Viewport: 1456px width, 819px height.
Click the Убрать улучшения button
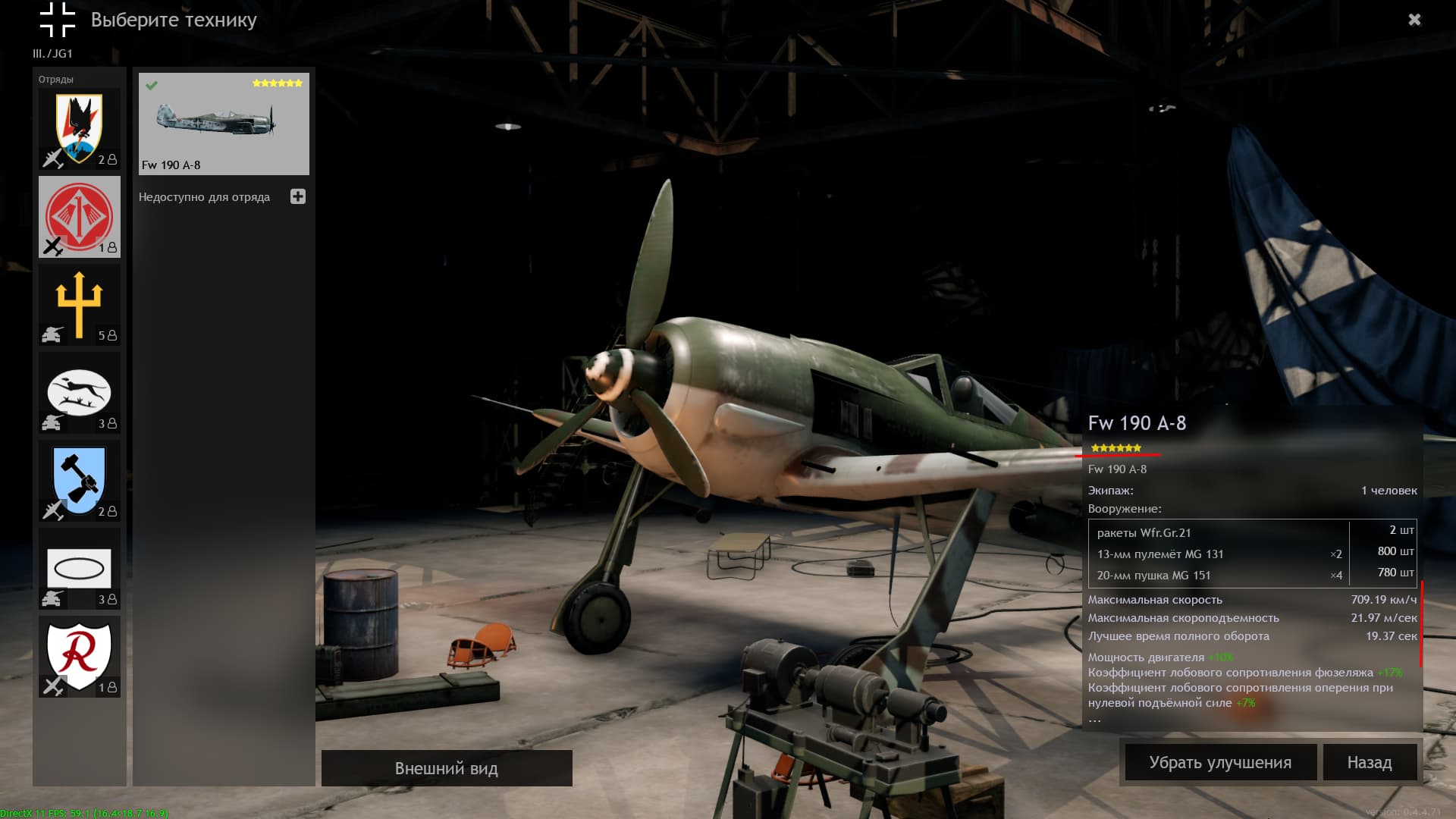pos(1220,762)
